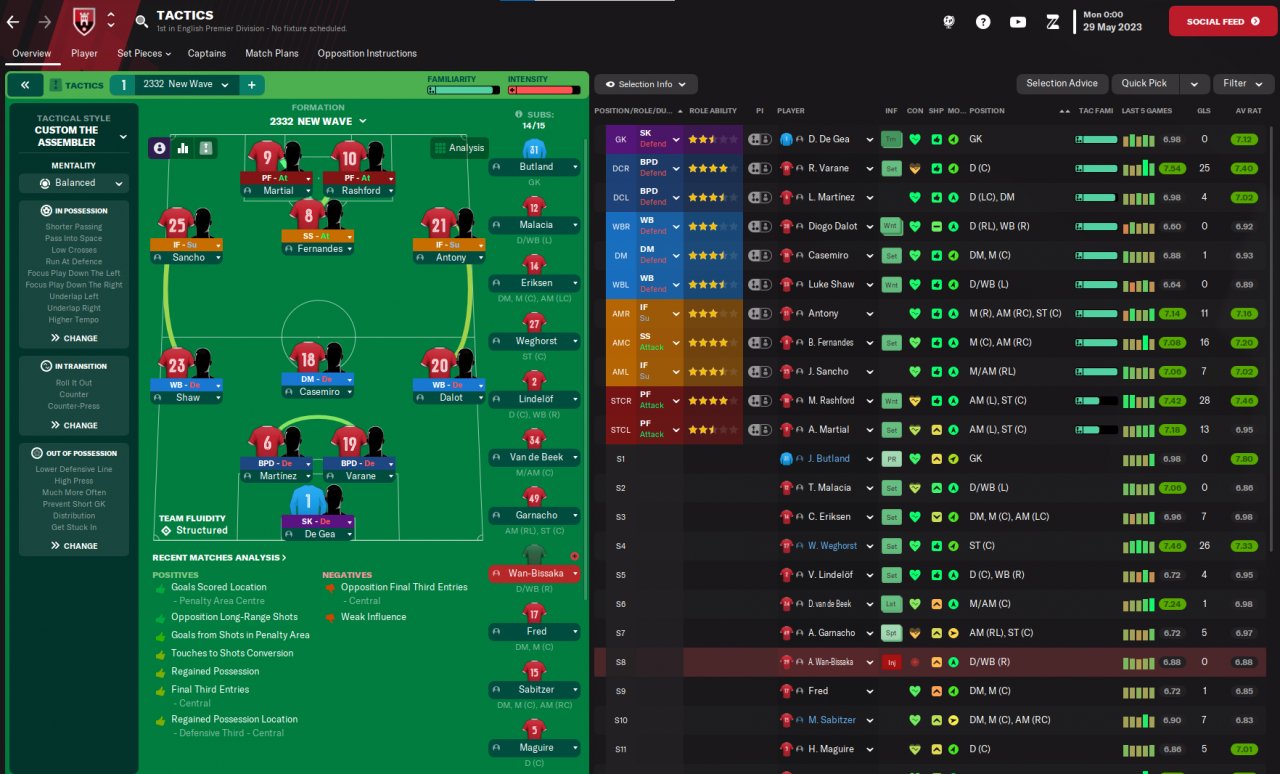This screenshot has height=774, width=1280.
Task: Open the Mentality Balanced dropdown
Action: pos(74,183)
